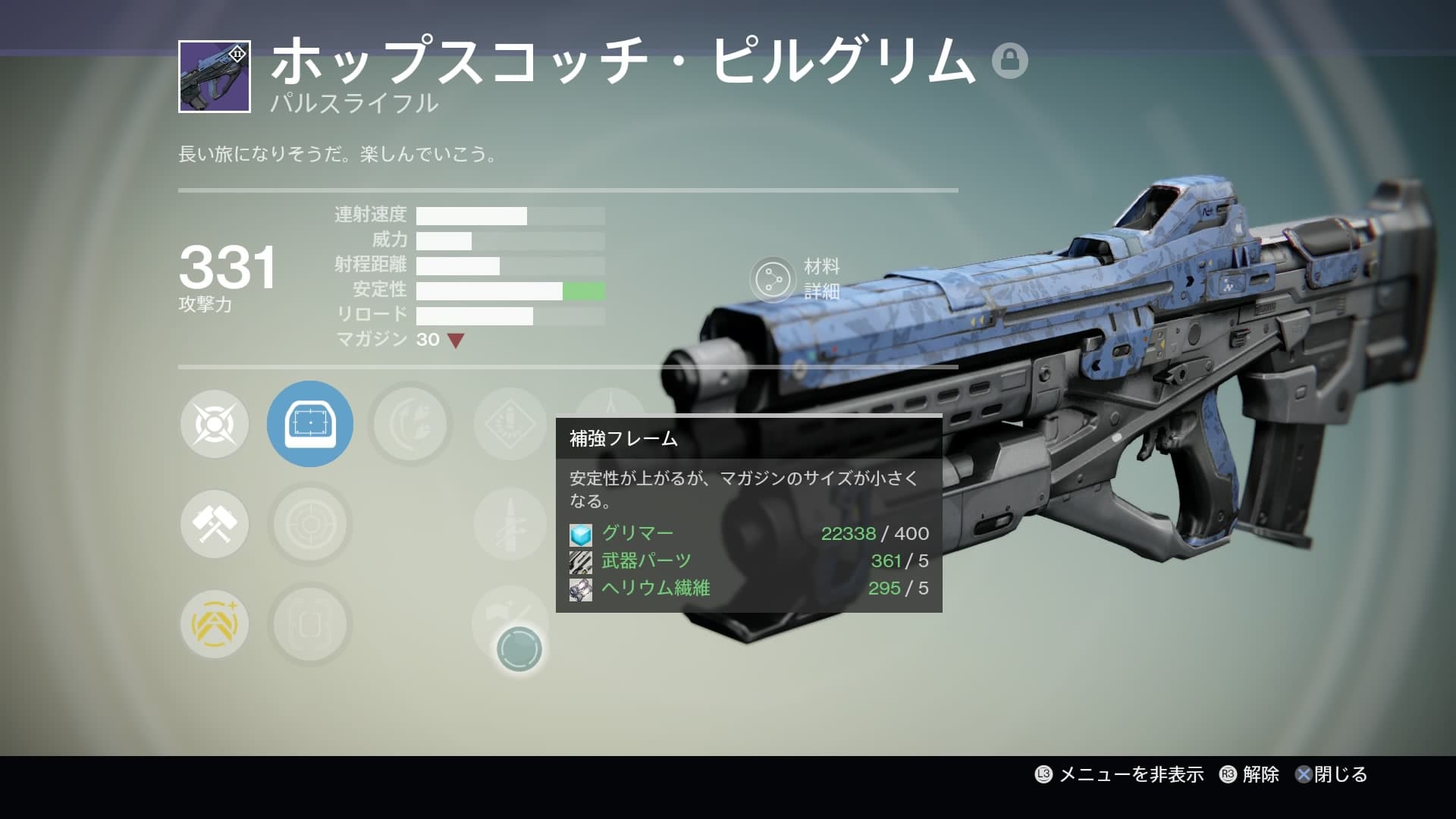Pick the faded square bracket perk node
Viewport: 1456px width, 819px height.
[x=309, y=624]
